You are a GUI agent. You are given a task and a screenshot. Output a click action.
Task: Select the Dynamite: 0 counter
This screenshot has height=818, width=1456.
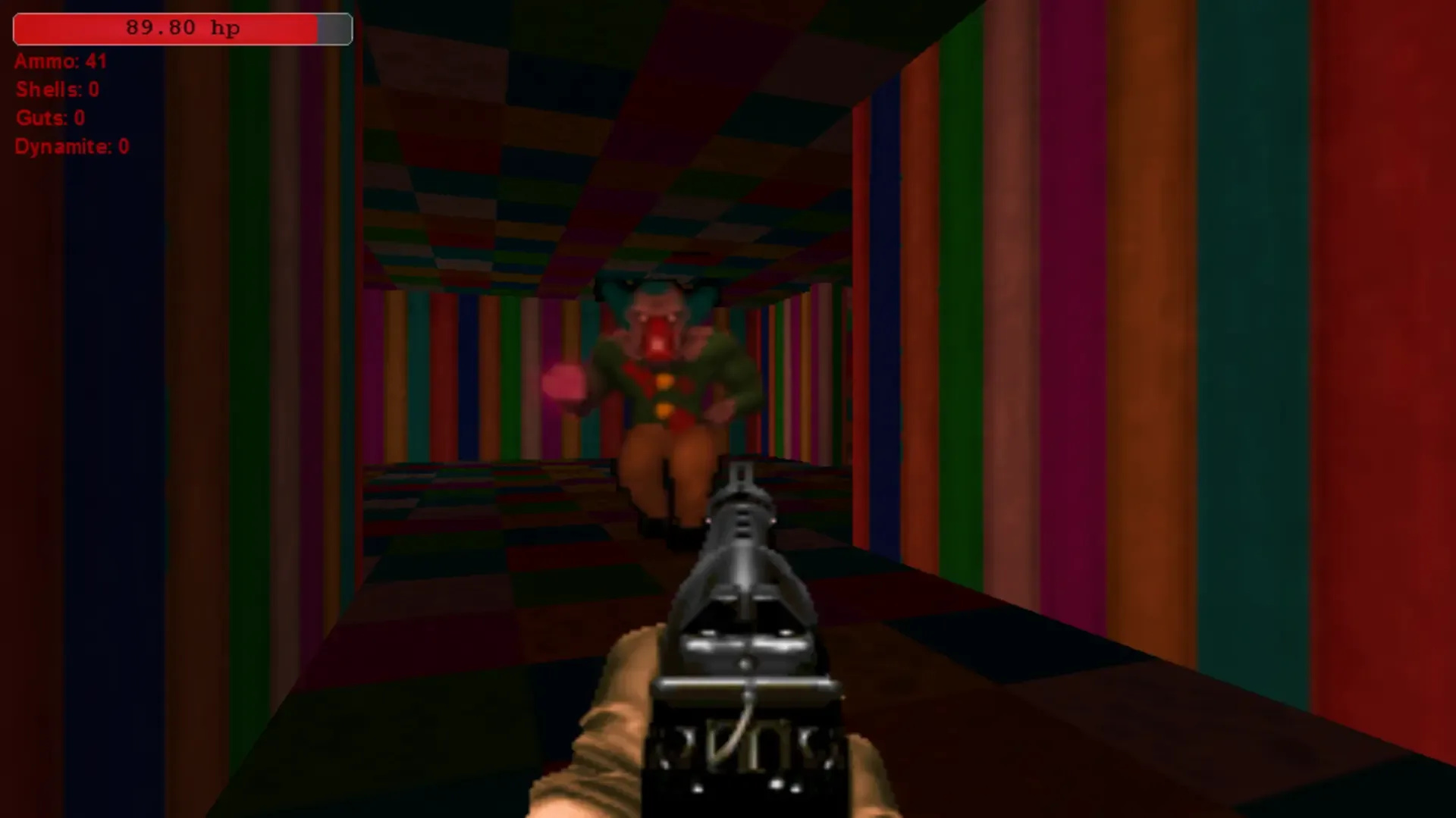tap(72, 147)
